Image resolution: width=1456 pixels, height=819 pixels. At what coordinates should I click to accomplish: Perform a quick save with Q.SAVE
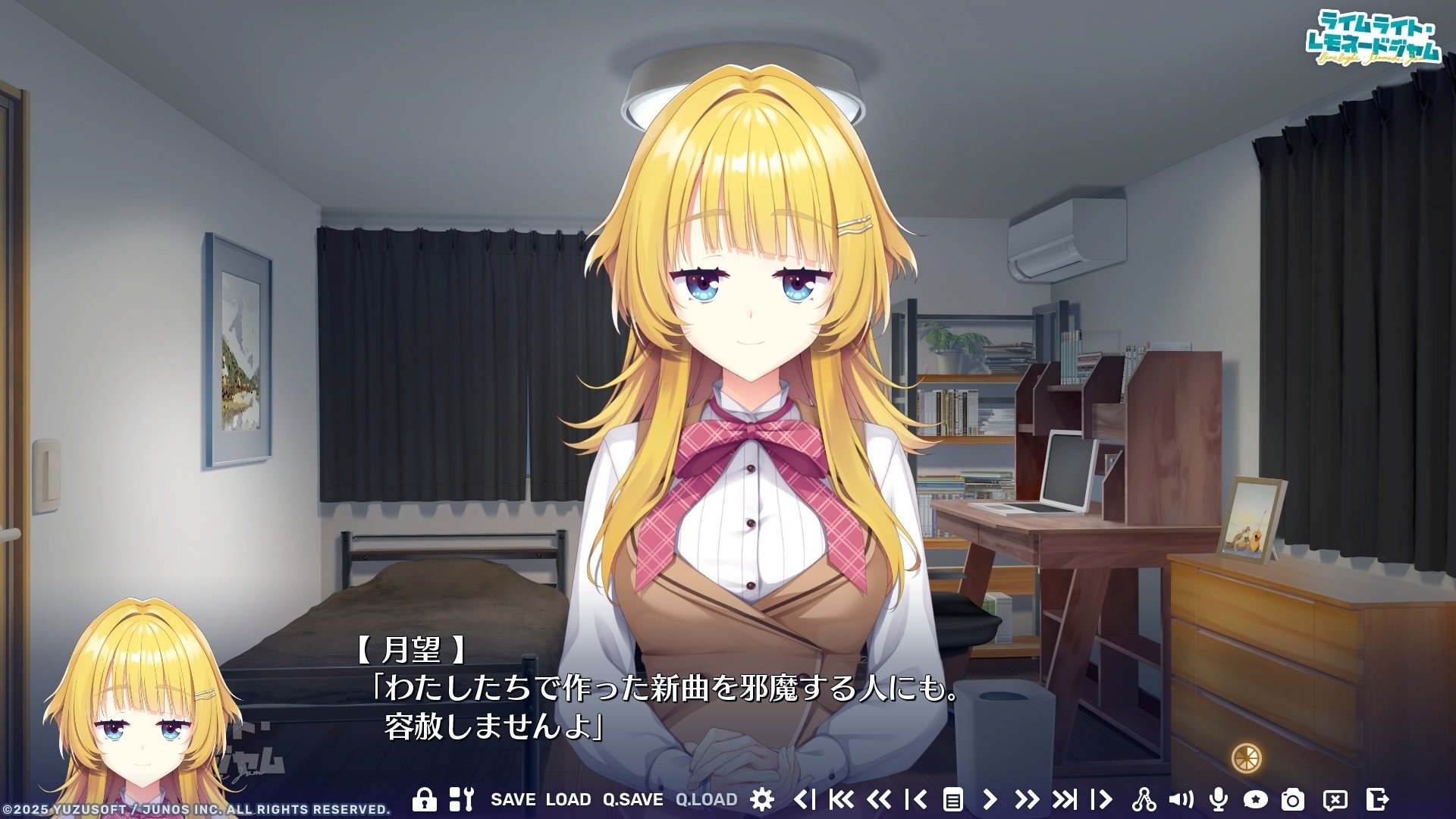click(633, 798)
